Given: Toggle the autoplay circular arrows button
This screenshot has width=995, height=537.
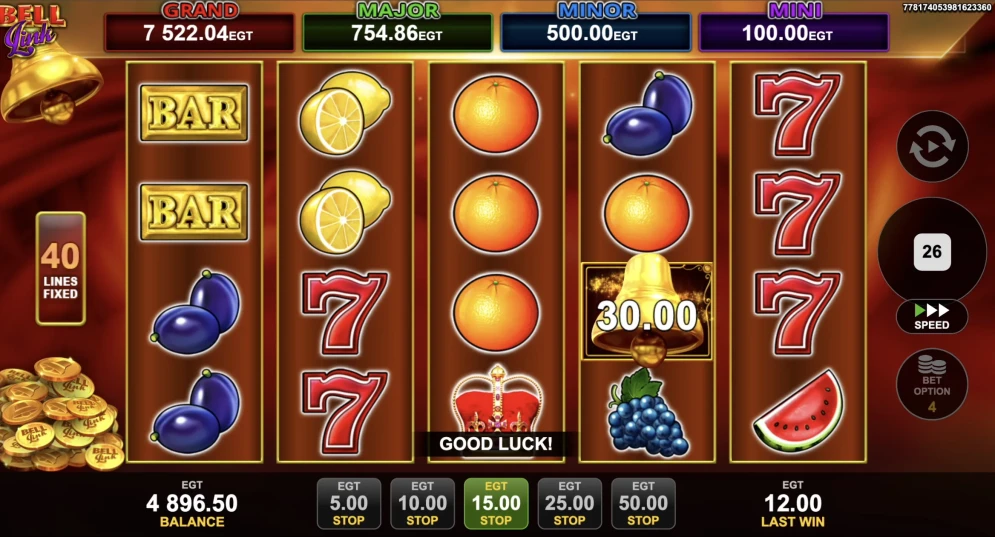Looking at the screenshot, I should [932, 146].
